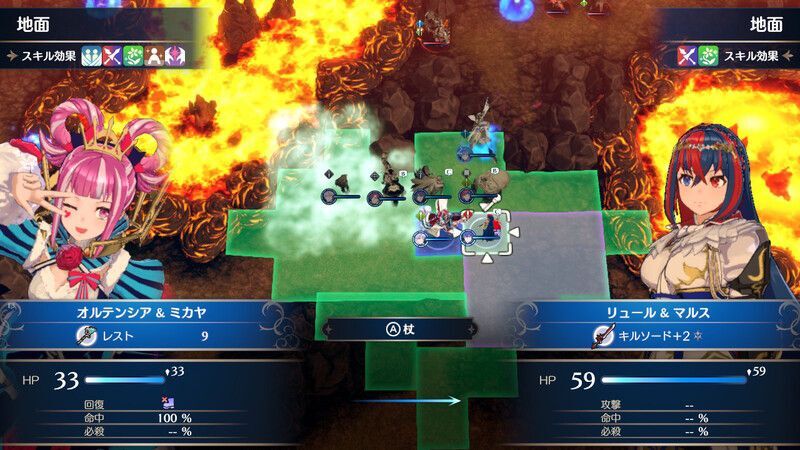Inspect the brown seated figure skill icon
The image size is (800, 450).
[x=154, y=56]
